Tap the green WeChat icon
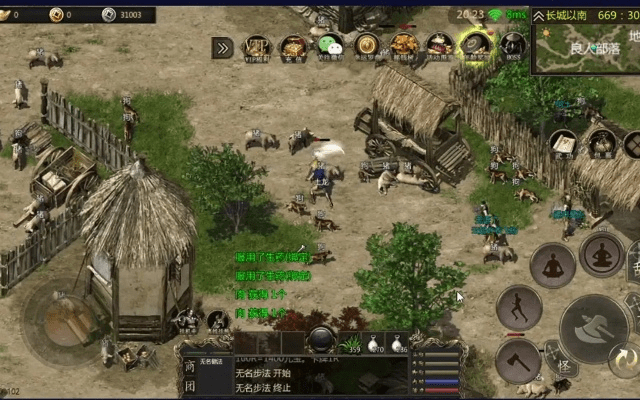The image size is (640, 400). [330, 46]
